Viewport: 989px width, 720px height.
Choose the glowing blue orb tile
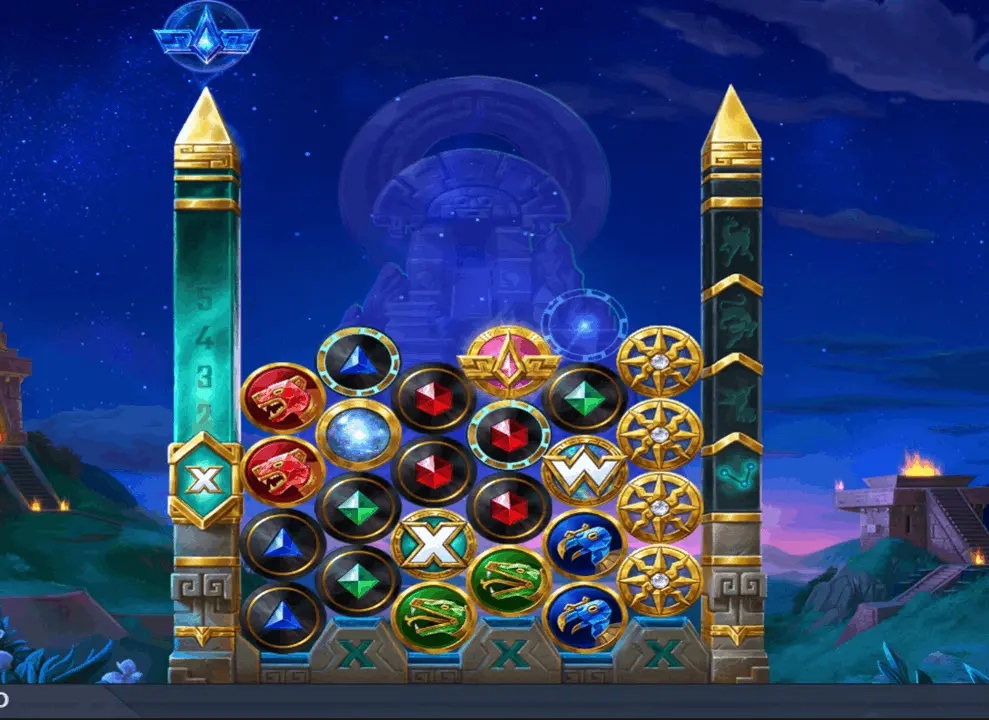pos(358,433)
